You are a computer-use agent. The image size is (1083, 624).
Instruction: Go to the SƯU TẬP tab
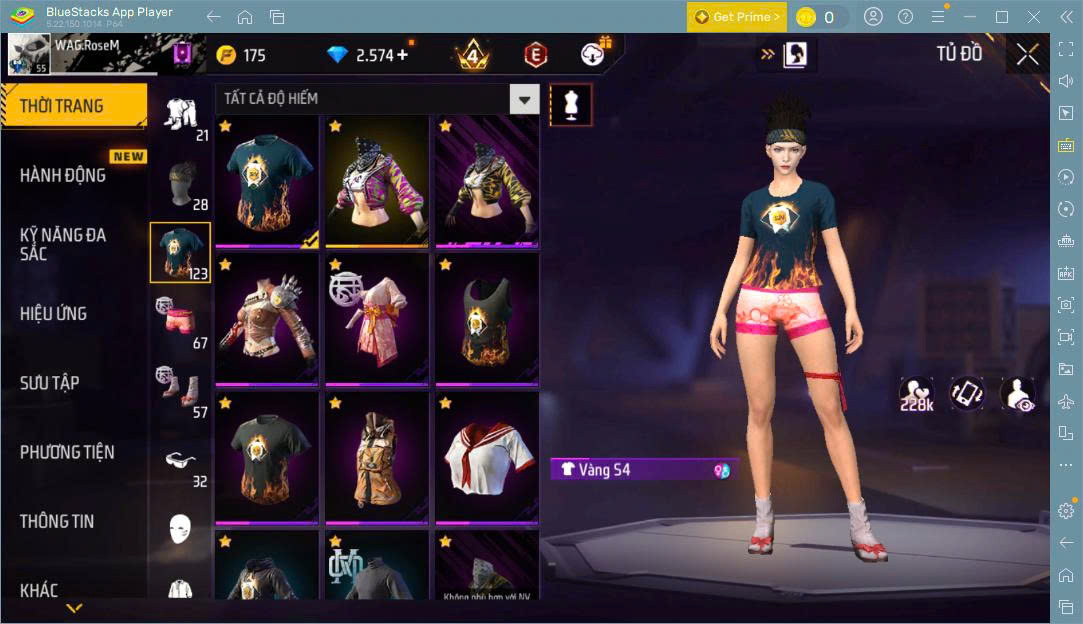50,382
